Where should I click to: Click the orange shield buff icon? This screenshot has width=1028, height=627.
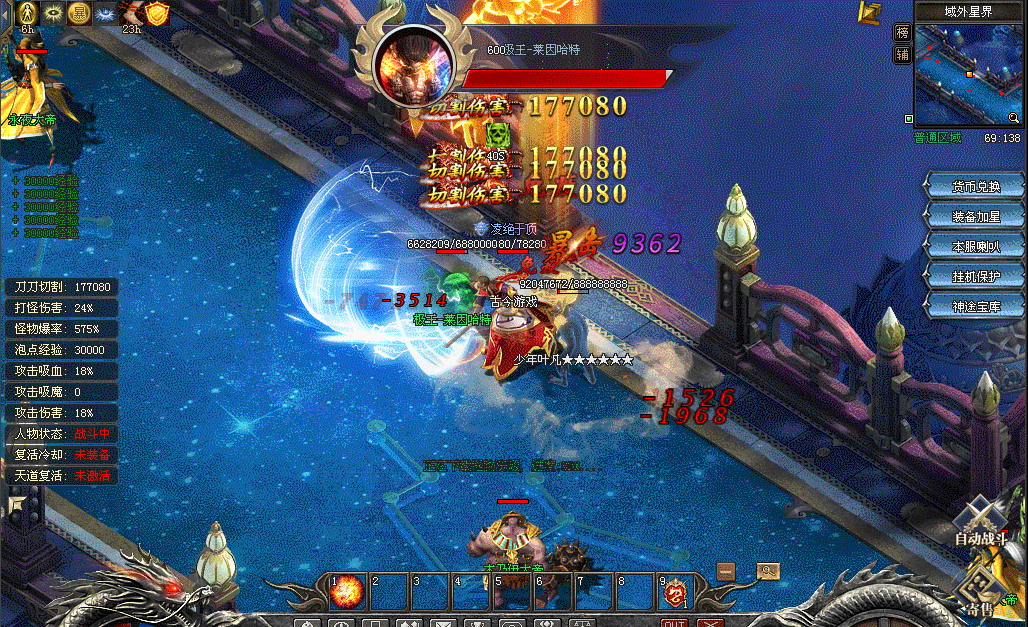[x=157, y=13]
